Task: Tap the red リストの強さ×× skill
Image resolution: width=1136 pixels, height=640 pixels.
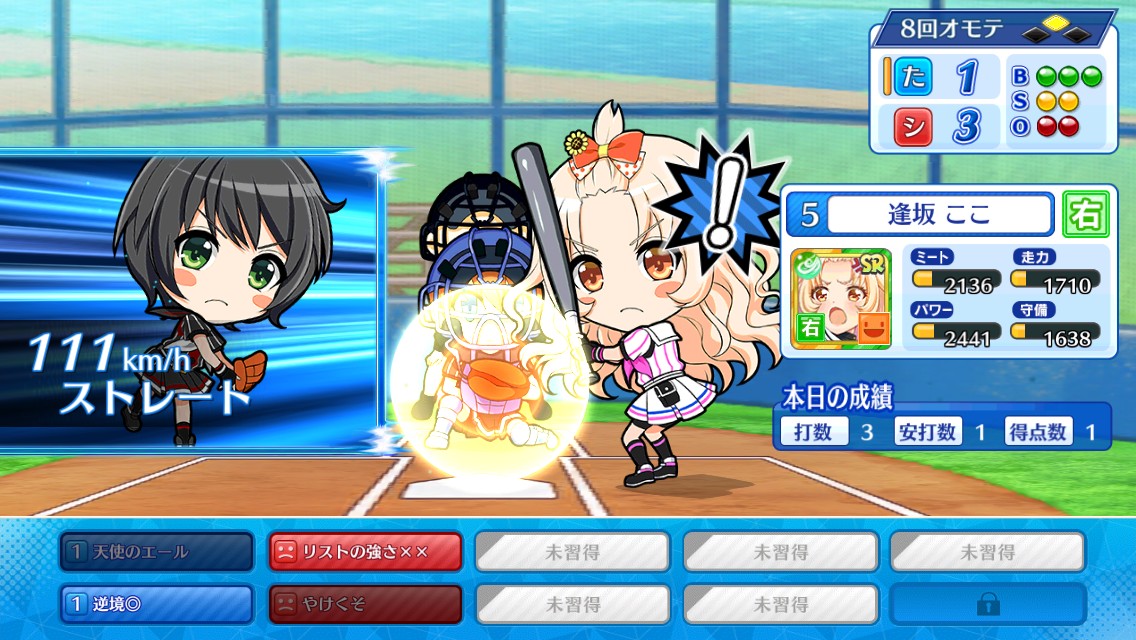Action: tap(365, 551)
